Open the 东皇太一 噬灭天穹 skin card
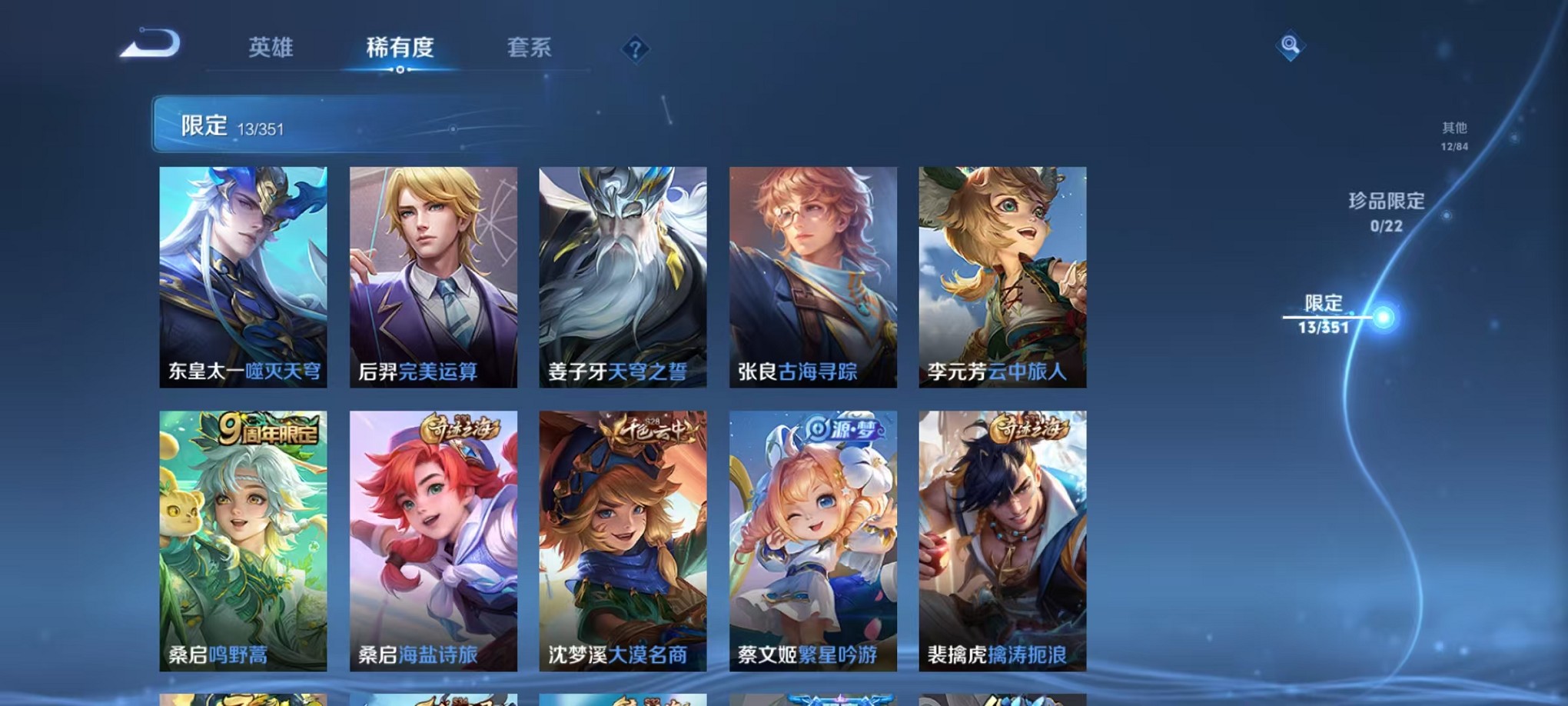This screenshot has height=706, width=1568. (242, 277)
